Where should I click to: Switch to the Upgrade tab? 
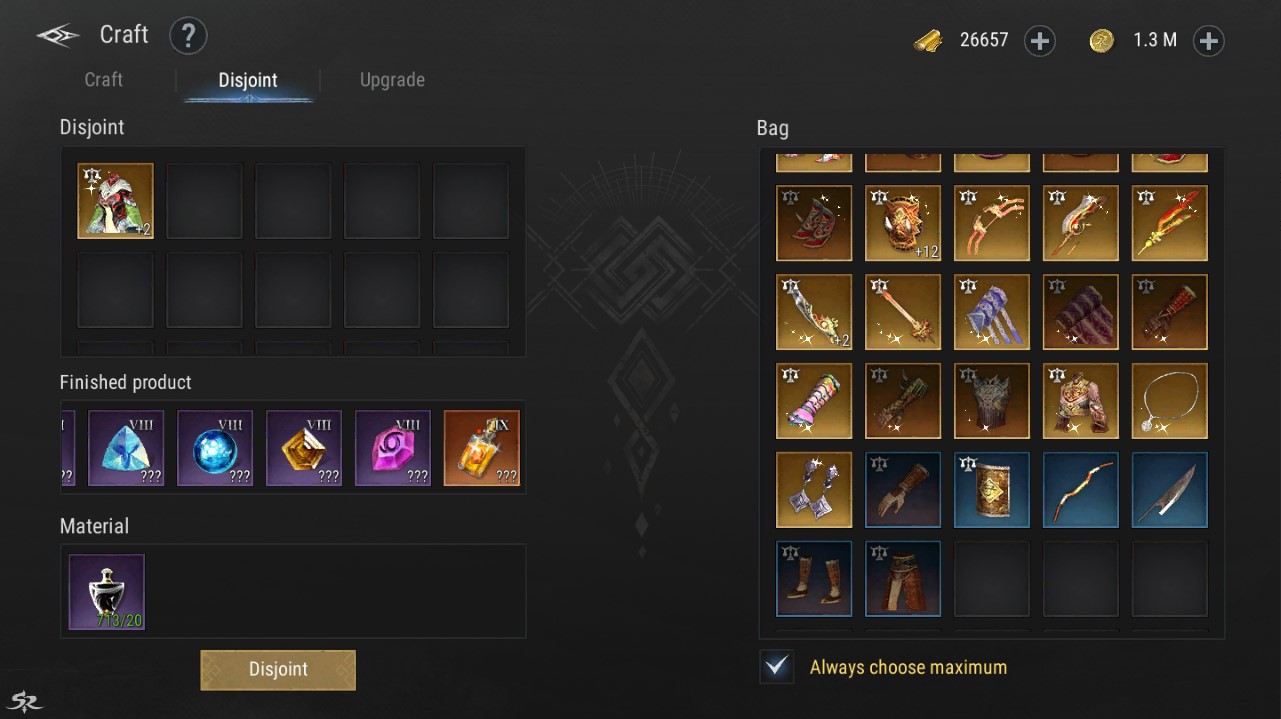coord(392,80)
